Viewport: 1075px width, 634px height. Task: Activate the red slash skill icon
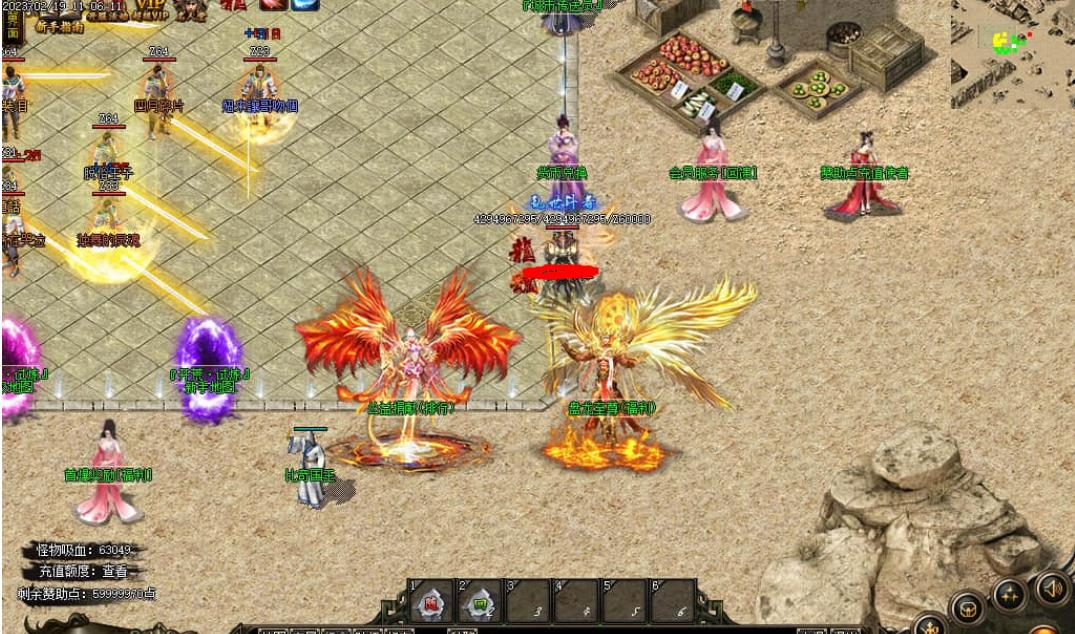(x=273, y=4)
